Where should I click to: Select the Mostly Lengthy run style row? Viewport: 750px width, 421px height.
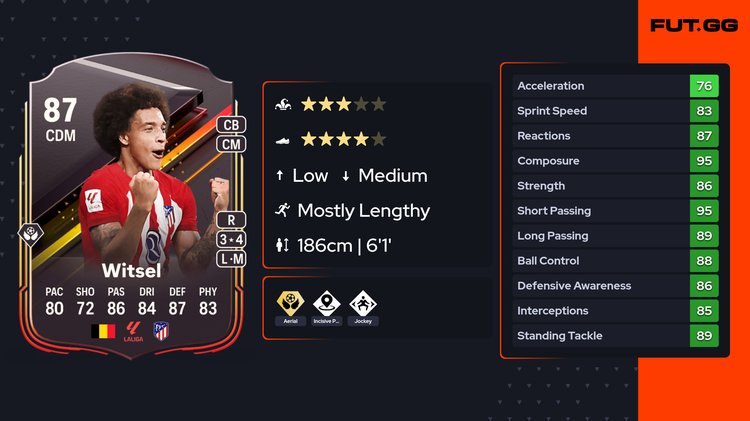click(x=352, y=211)
